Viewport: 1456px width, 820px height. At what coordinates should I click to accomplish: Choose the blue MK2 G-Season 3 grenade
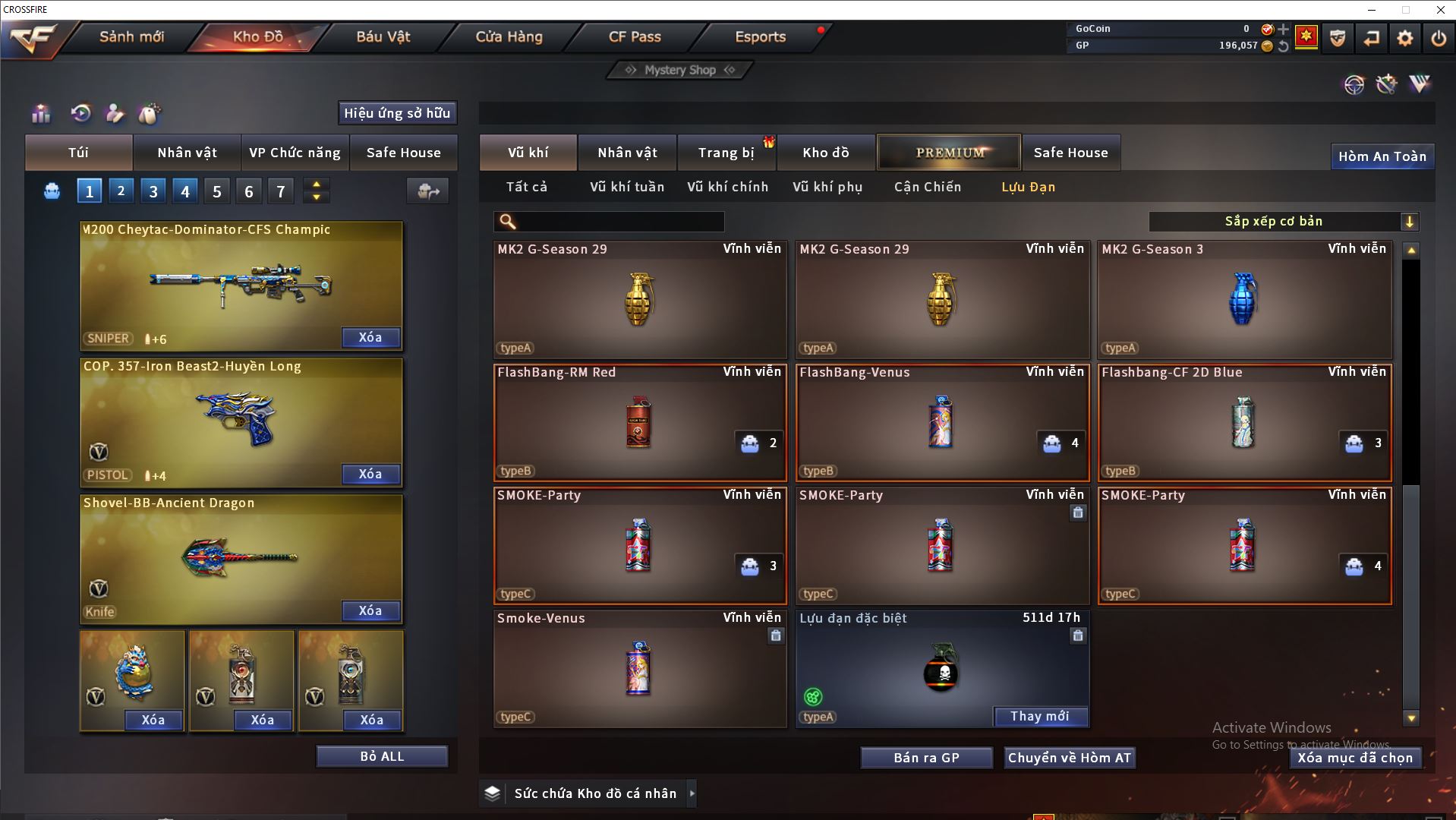tap(1243, 299)
